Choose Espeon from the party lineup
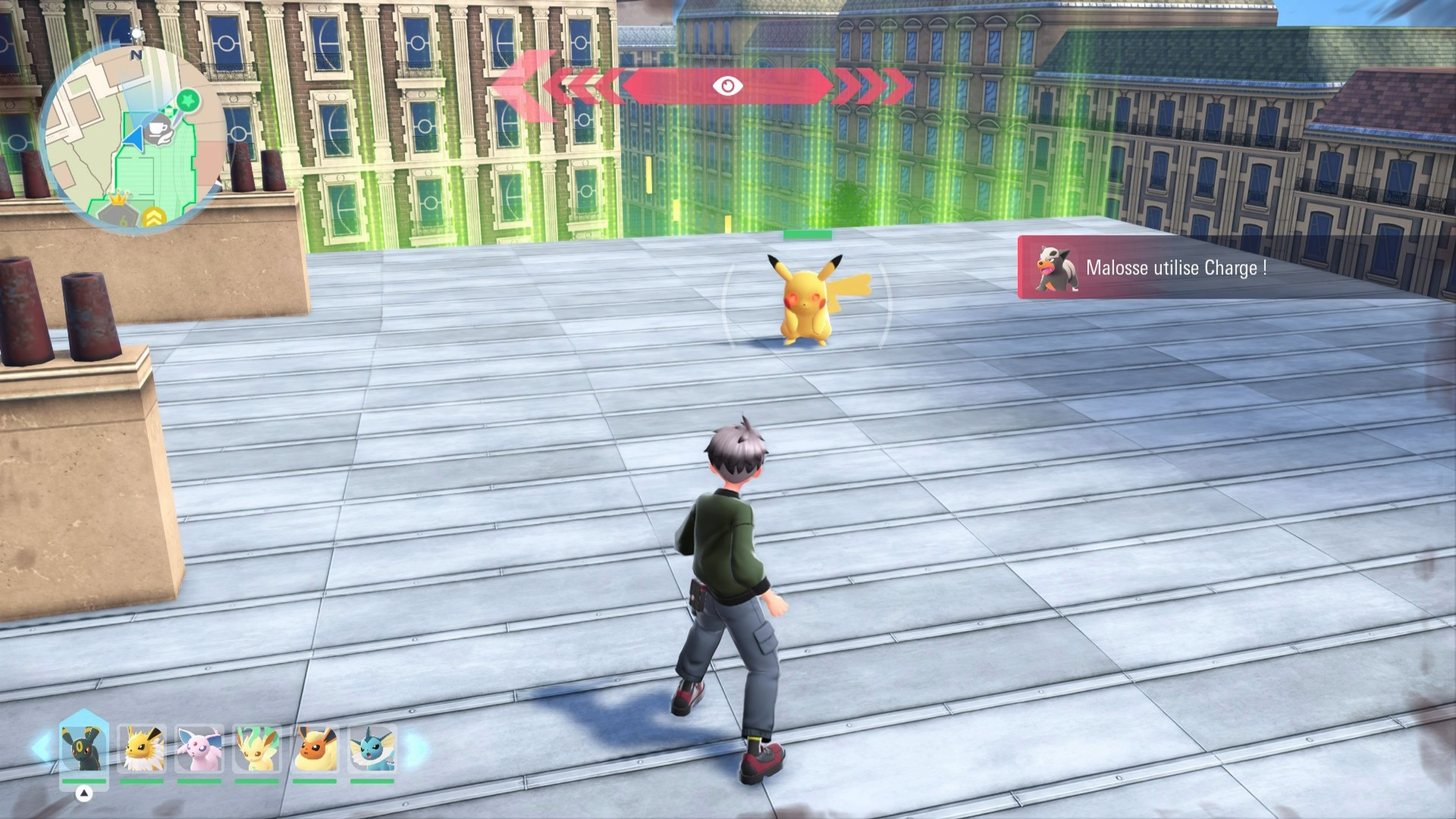This screenshot has height=819, width=1456. click(199, 748)
